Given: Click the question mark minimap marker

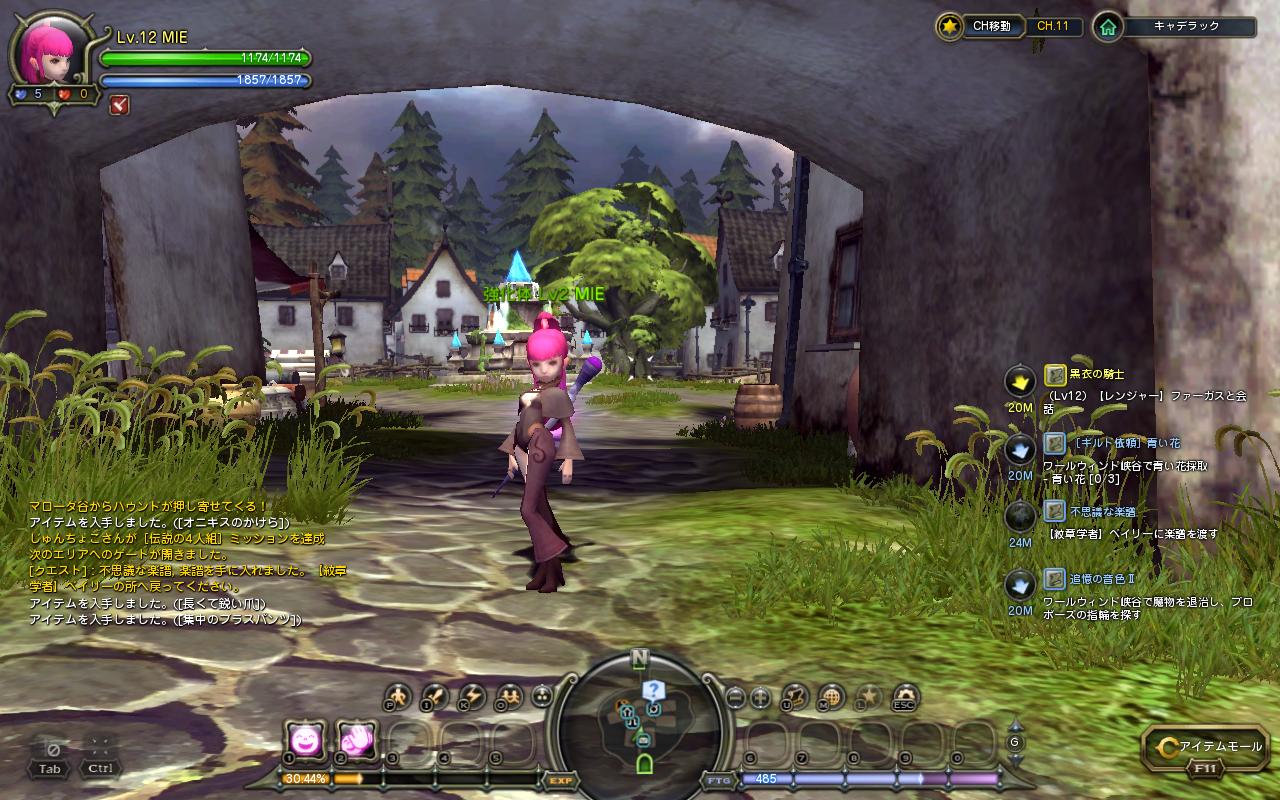Looking at the screenshot, I should click(x=652, y=689).
